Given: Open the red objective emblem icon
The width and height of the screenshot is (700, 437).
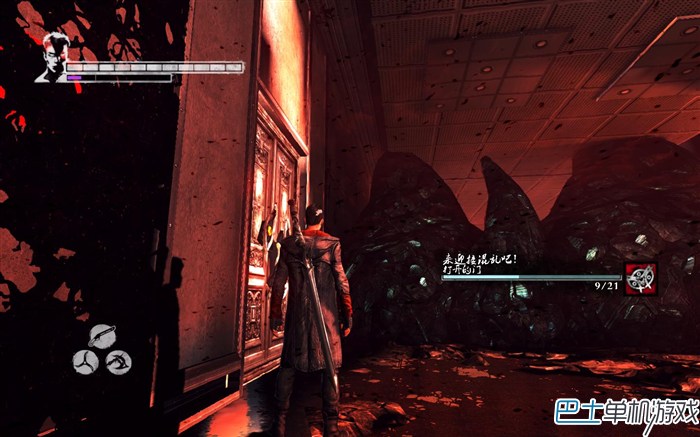Looking at the screenshot, I should 640,278.
